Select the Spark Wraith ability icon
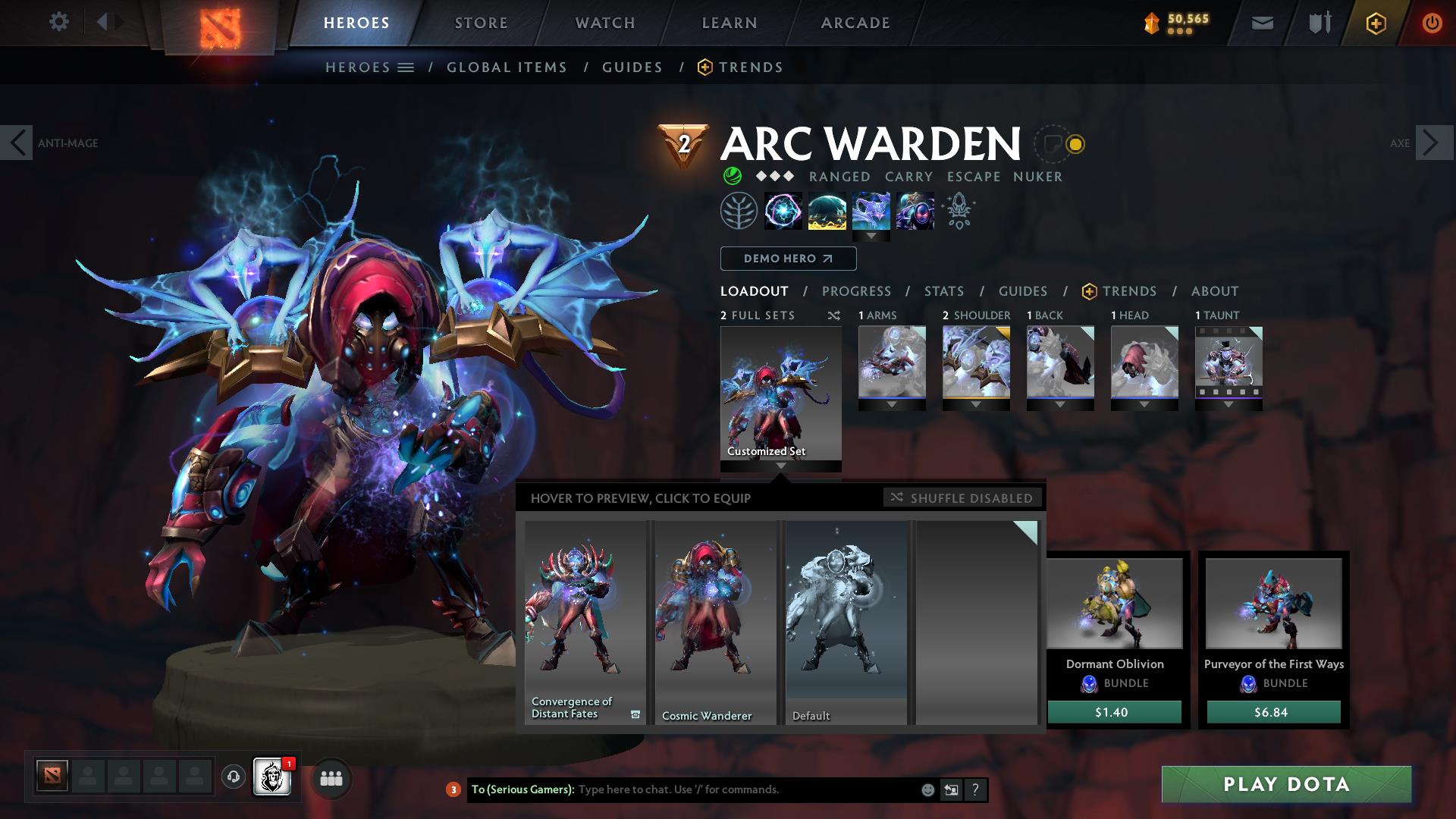Screen dimensions: 1456x819 [871, 211]
